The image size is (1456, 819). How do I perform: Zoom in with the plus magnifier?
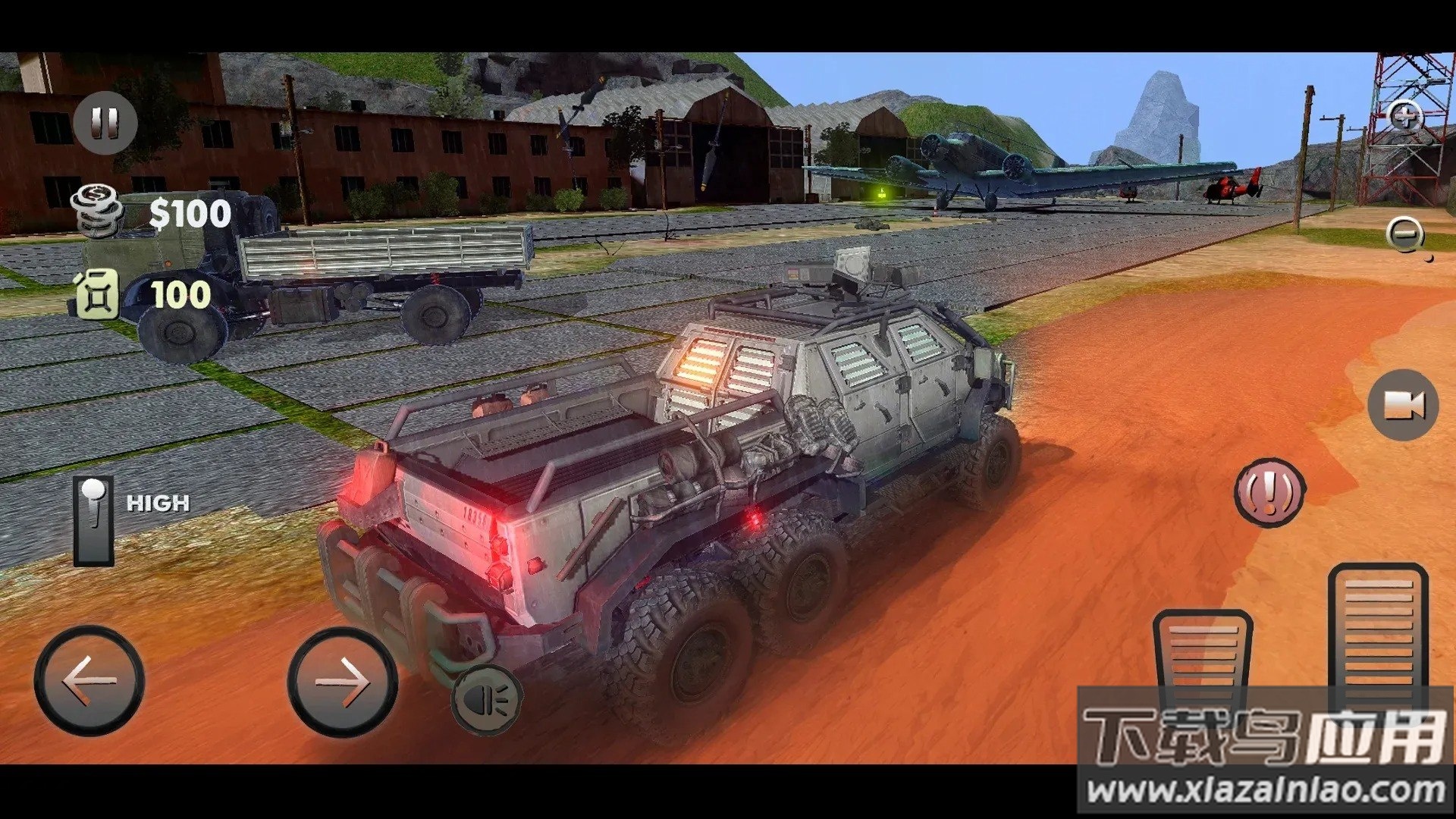pyautogui.click(x=1404, y=118)
